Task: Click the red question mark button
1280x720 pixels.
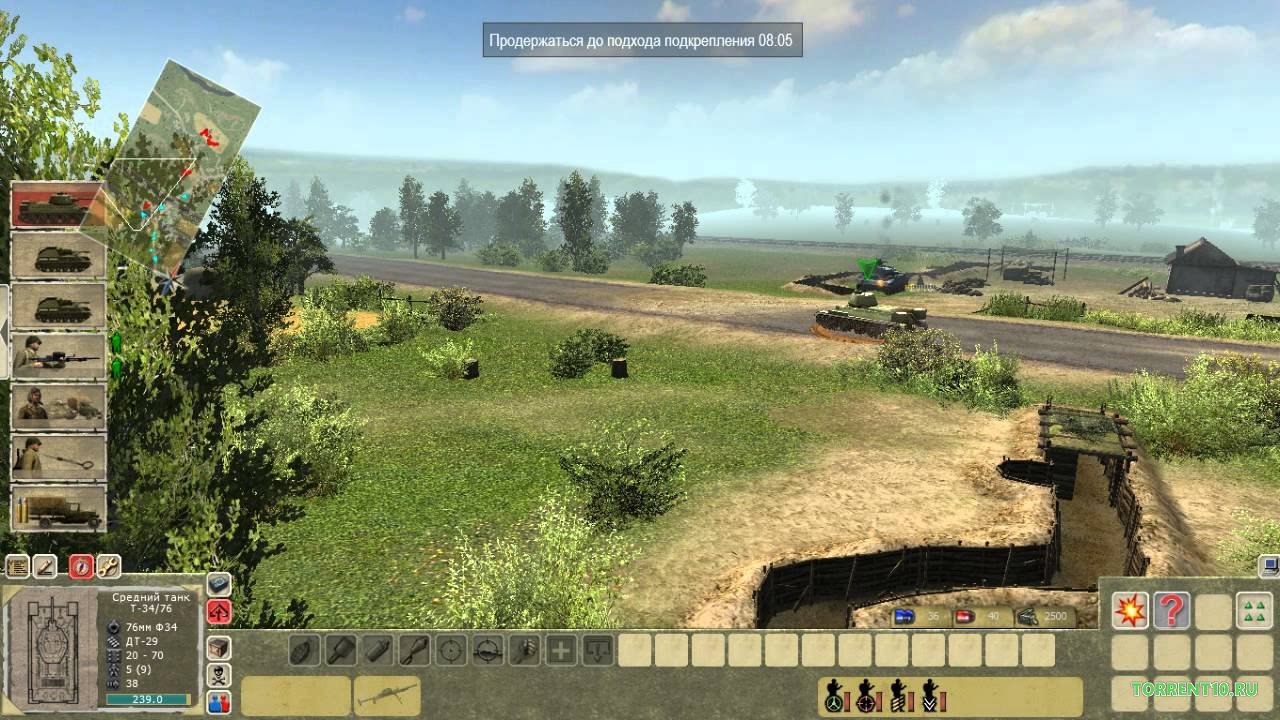Action: pos(1171,610)
